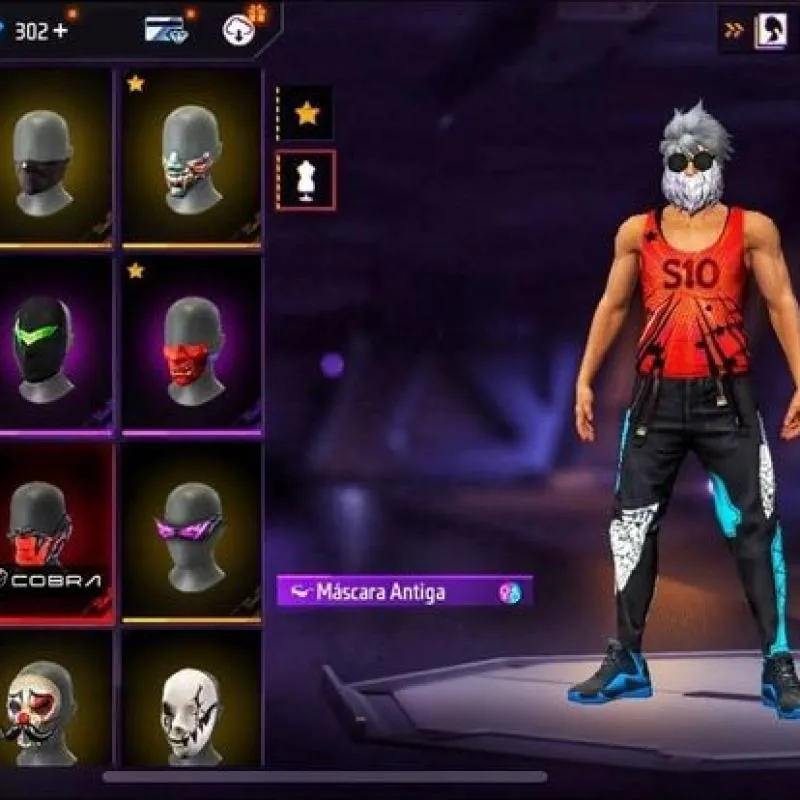Image resolution: width=800 pixels, height=800 pixels.
Task: Pick the white cracked skull mask
Action: click(x=191, y=710)
